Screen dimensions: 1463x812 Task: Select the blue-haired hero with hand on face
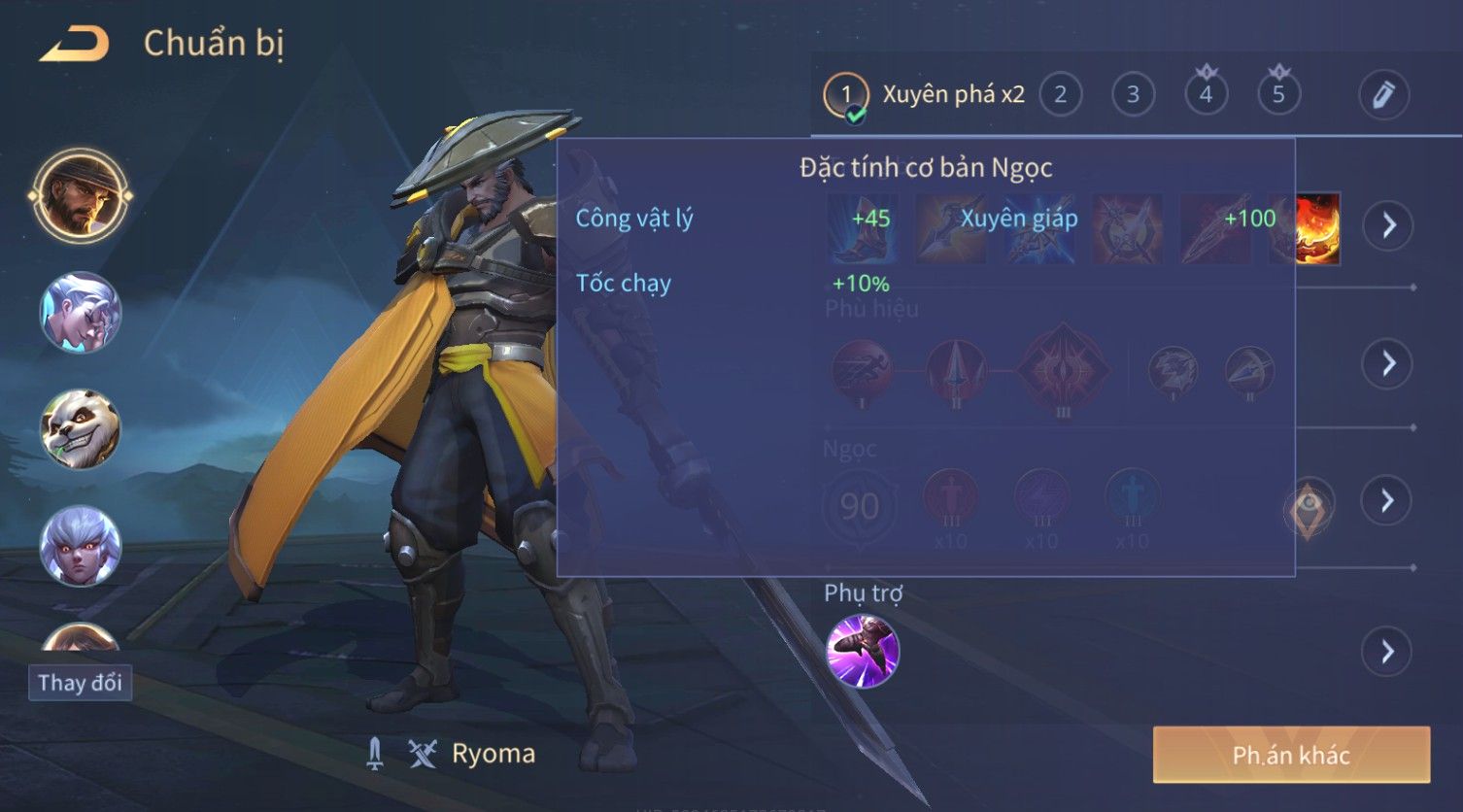(81, 312)
